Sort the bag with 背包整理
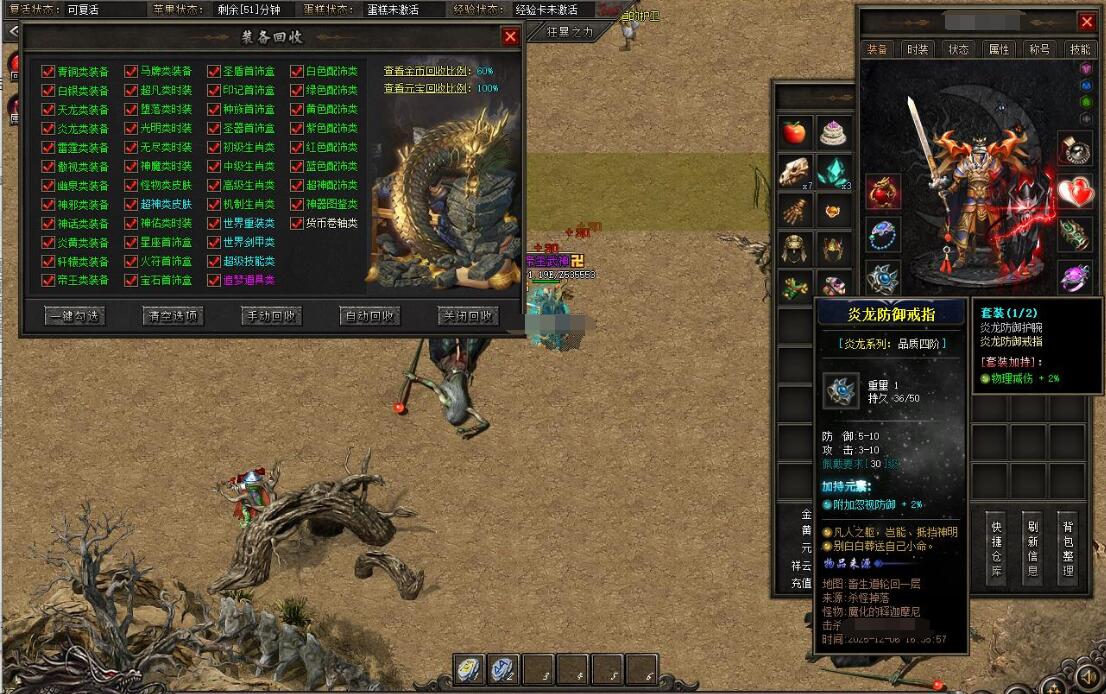Viewport: 1106px width, 694px height. 1068,549
